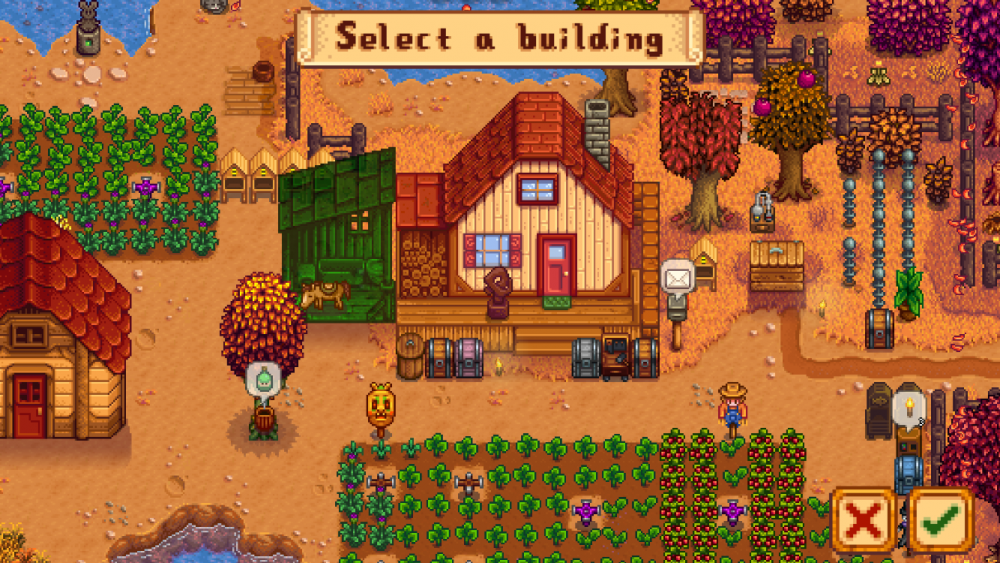Confirm with the green checkmark button
Viewport: 1000px width, 563px height.
(x=940, y=519)
